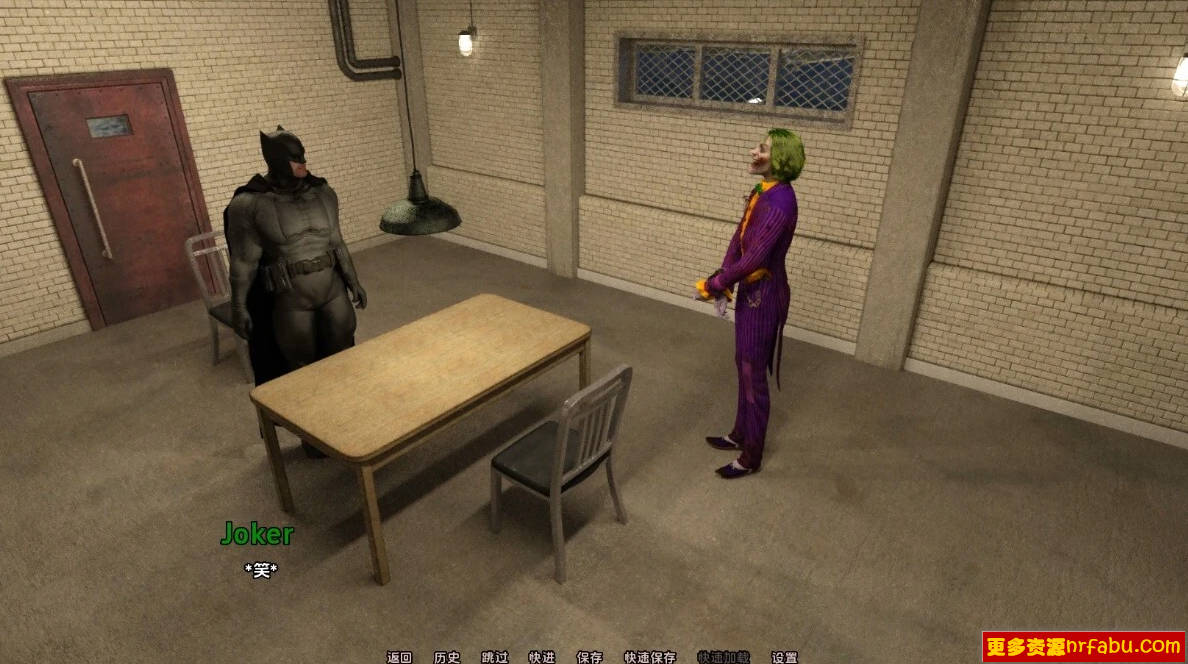
Task: Toggle 快进 (Fast-forward) mode
Action: point(542,657)
